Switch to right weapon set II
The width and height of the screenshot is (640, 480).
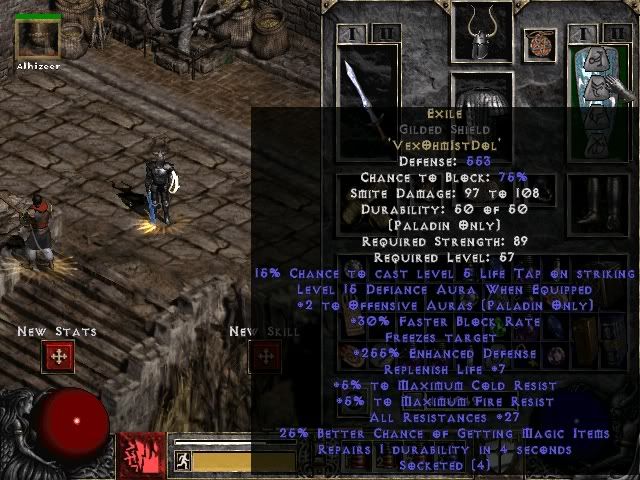pos(616,33)
